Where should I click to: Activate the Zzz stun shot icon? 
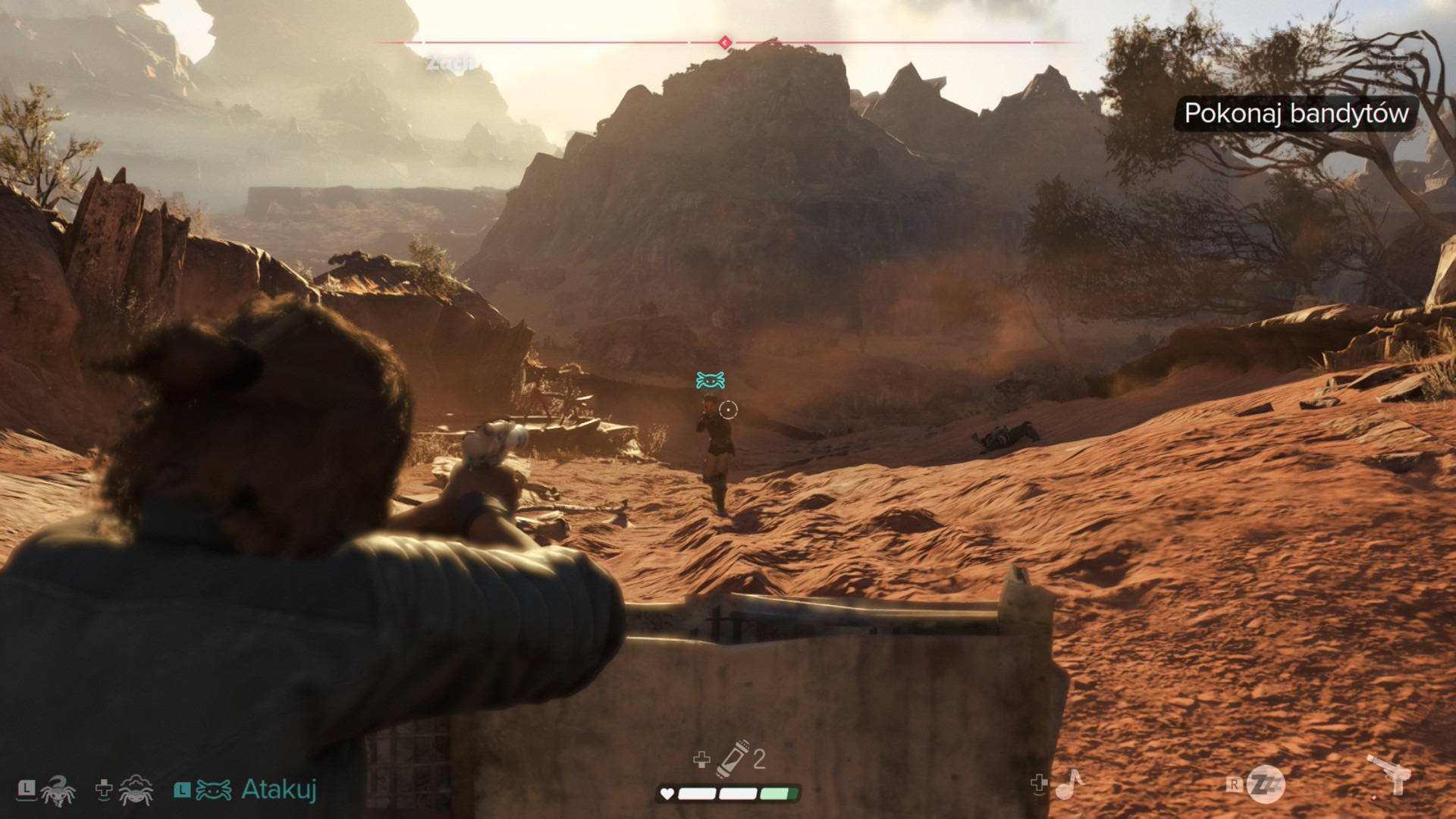tap(1265, 784)
